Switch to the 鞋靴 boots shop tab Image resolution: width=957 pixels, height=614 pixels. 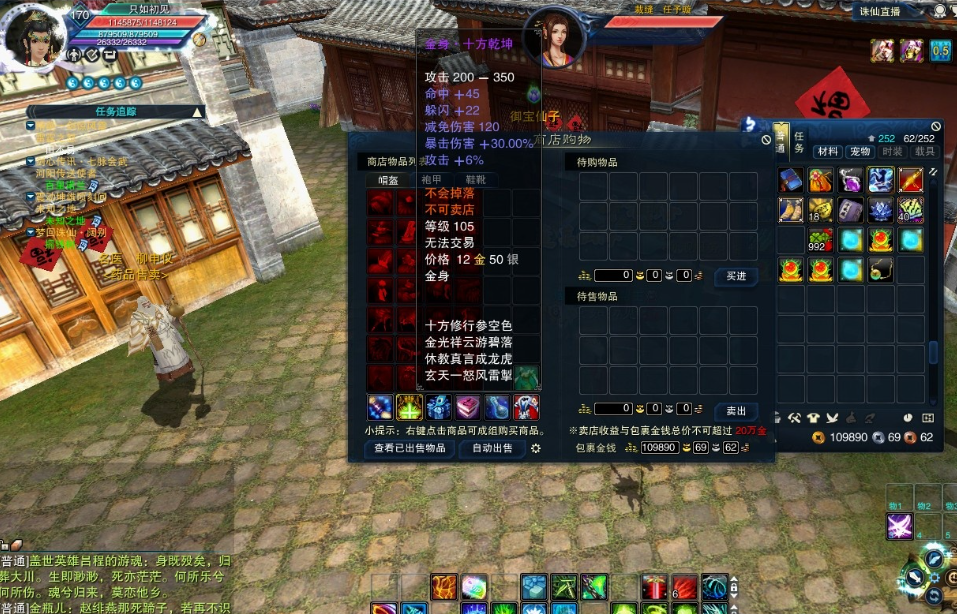point(475,181)
